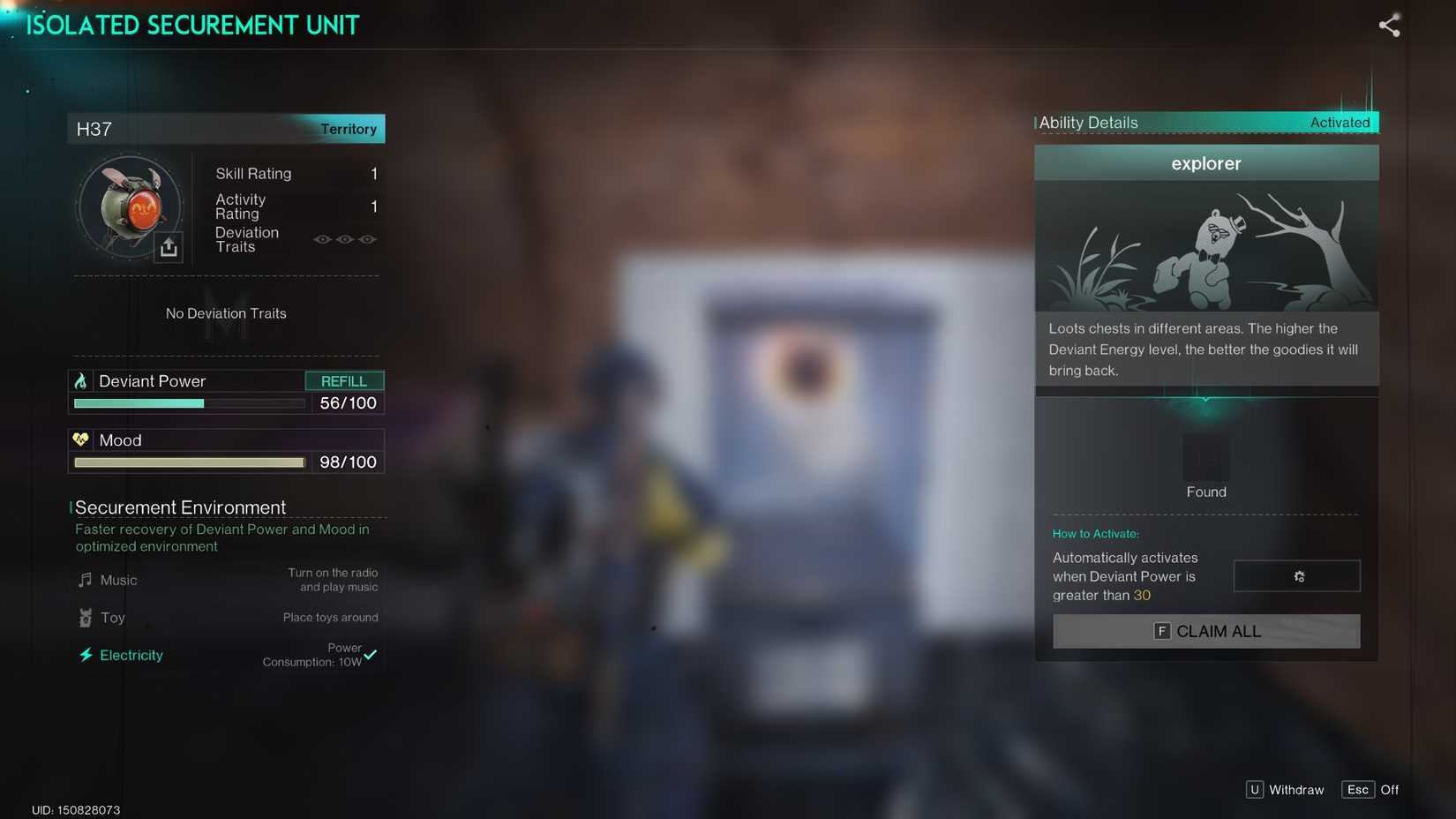Click the share icon in the top right corner
The image size is (1456, 819).
click(x=1389, y=26)
